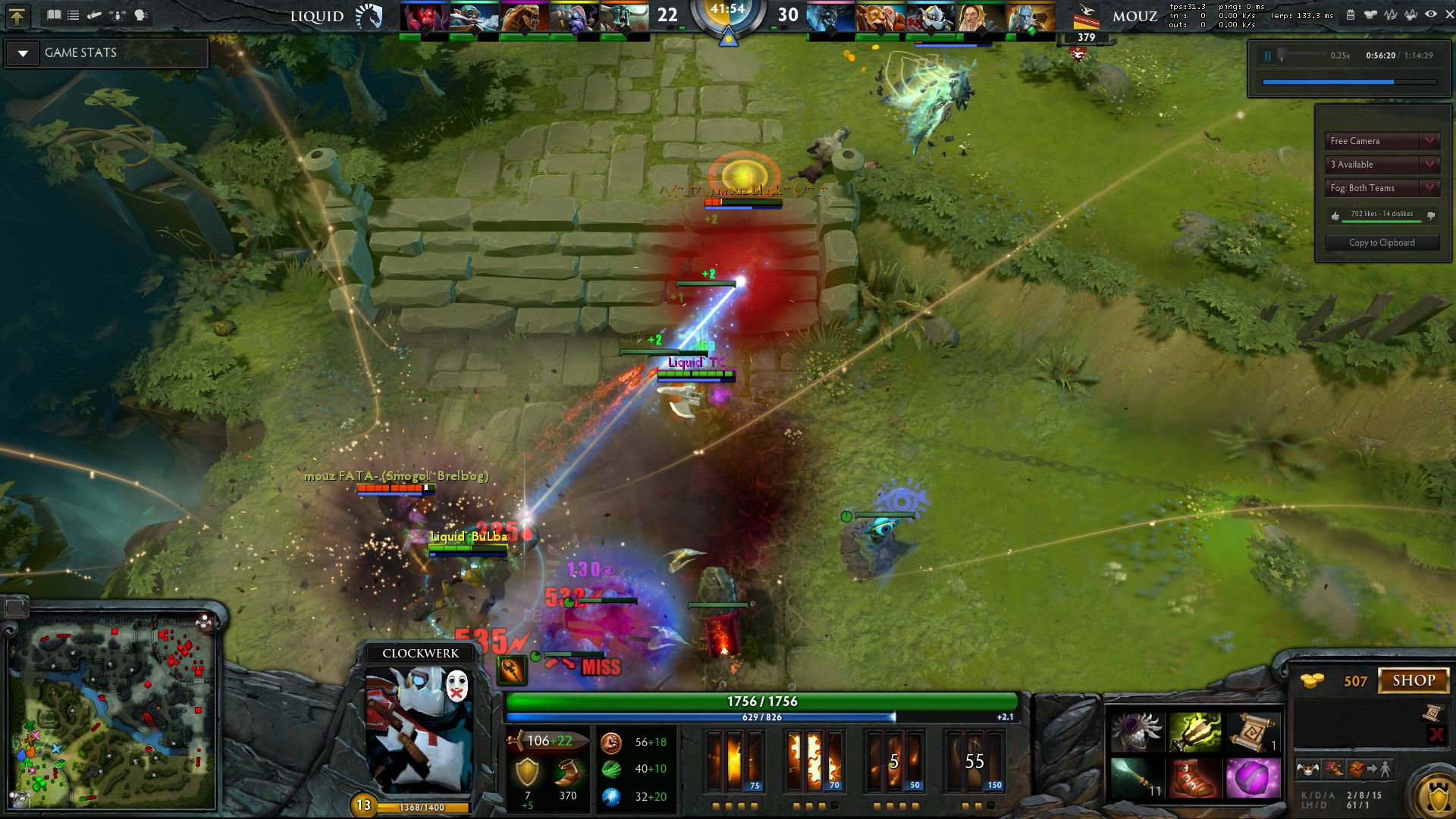Click the Clockwerk hero portrait
1456x819 pixels.
pos(420,728)
